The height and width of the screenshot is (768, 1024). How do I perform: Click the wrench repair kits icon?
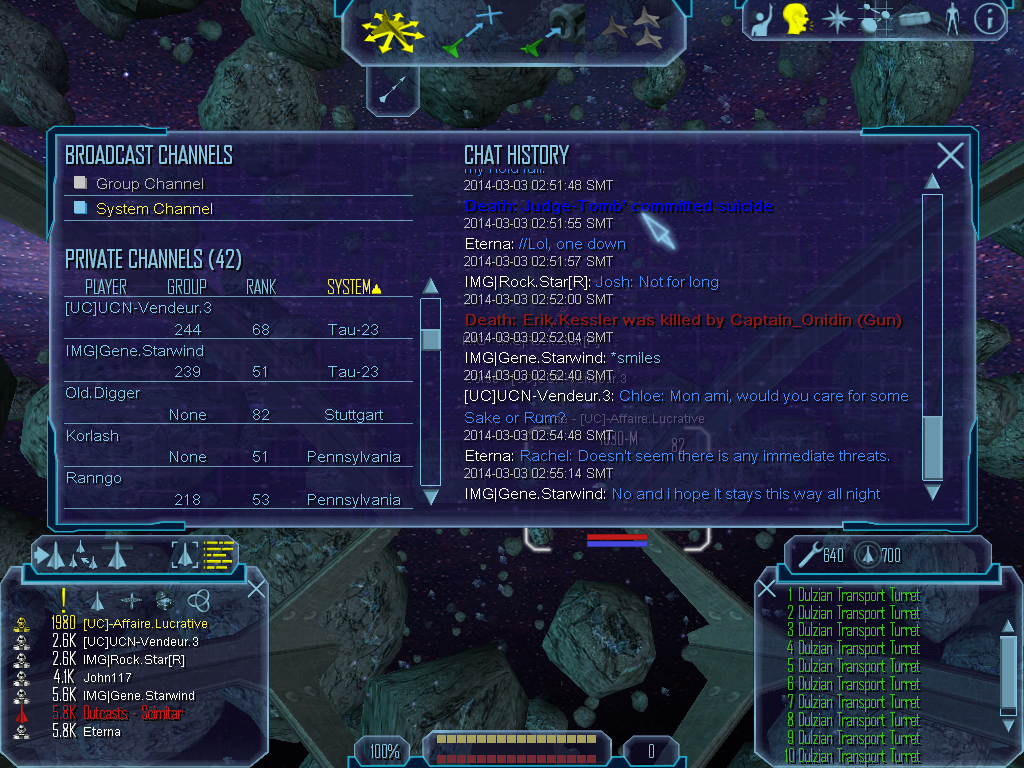806,553
